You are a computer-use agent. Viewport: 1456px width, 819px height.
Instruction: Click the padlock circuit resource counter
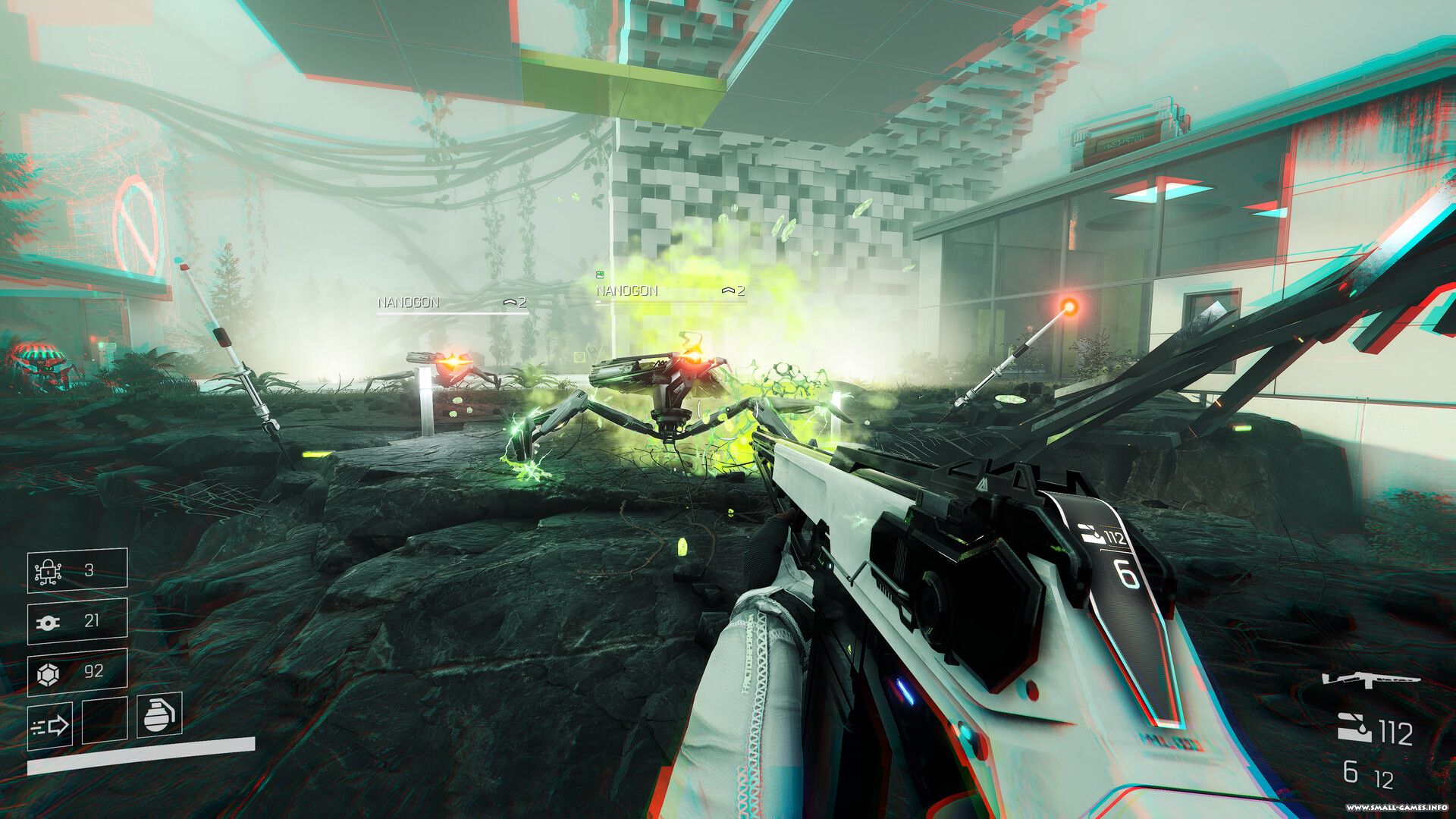[77, 570]
